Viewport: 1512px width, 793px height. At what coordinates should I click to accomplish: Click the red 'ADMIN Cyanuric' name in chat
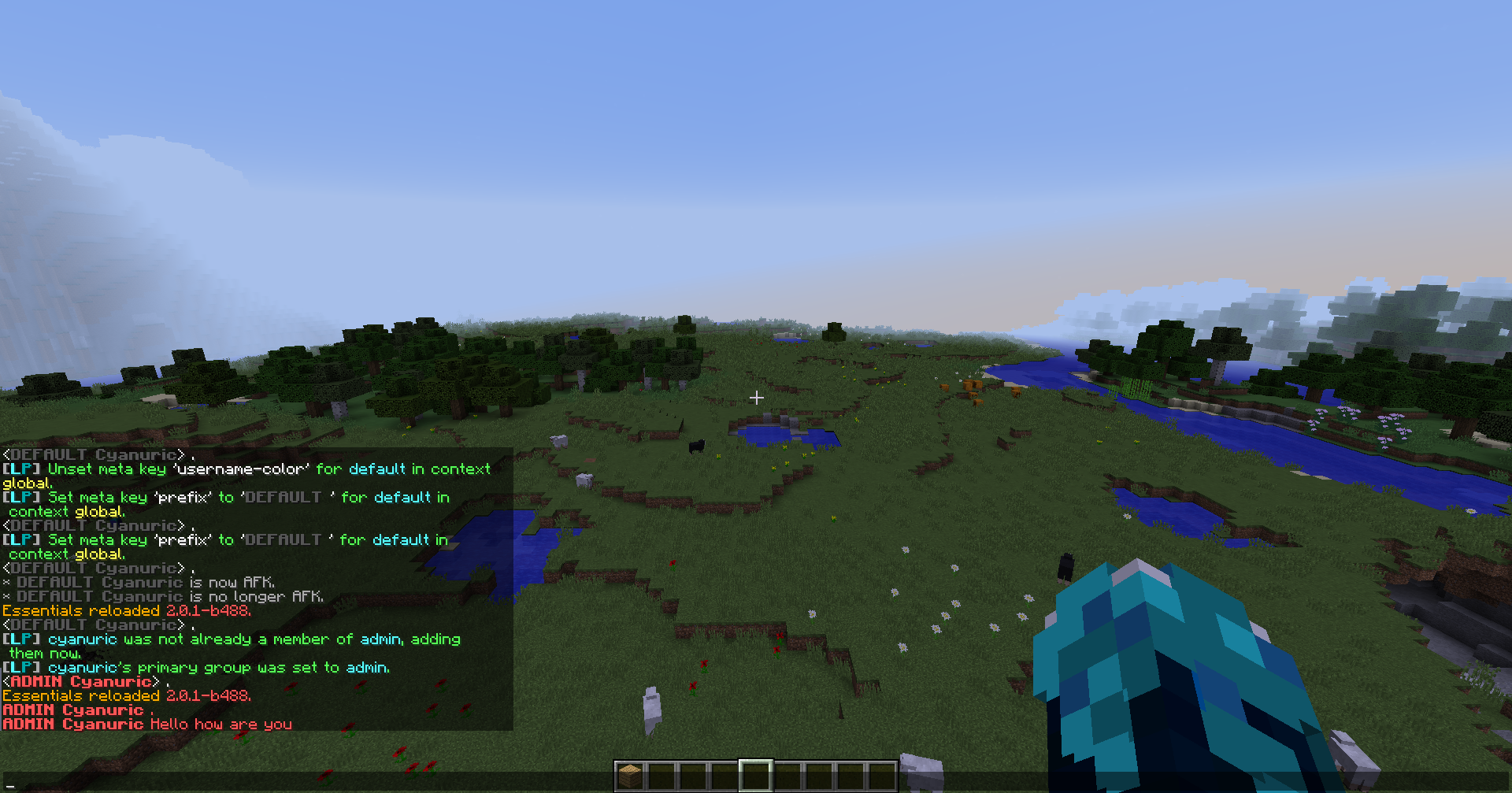71,710
